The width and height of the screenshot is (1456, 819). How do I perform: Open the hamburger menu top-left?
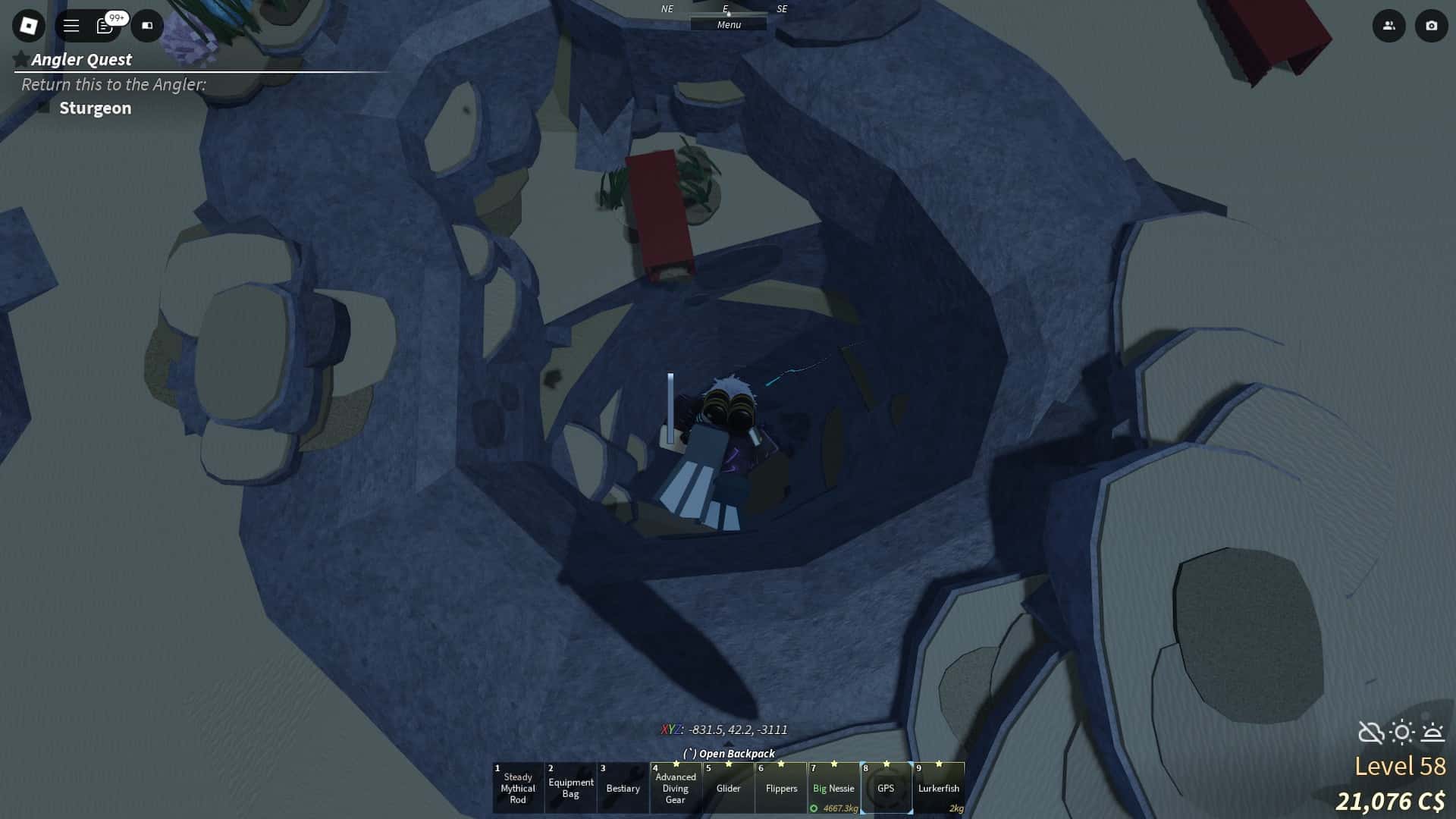71,26
